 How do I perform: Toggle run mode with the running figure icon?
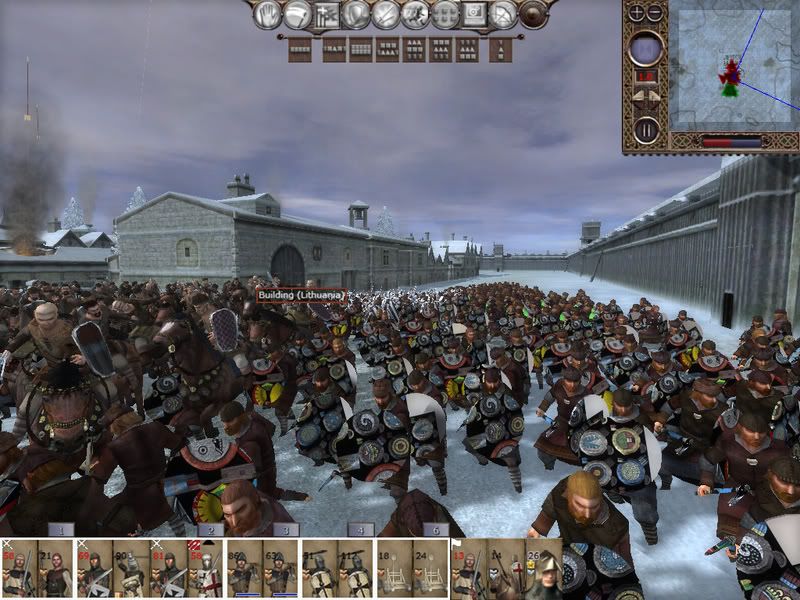[x=415, y=14]
